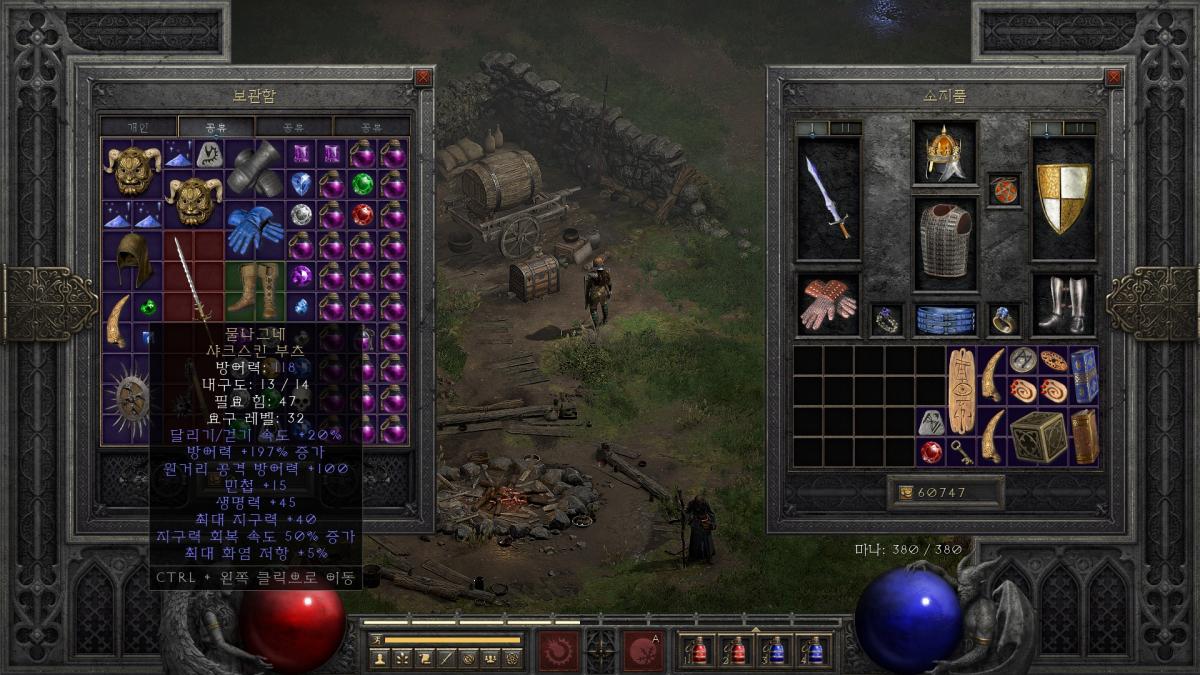Select the equipped crown helmet
This screenshot has width=1200, height=675.
tap(944, 153)
